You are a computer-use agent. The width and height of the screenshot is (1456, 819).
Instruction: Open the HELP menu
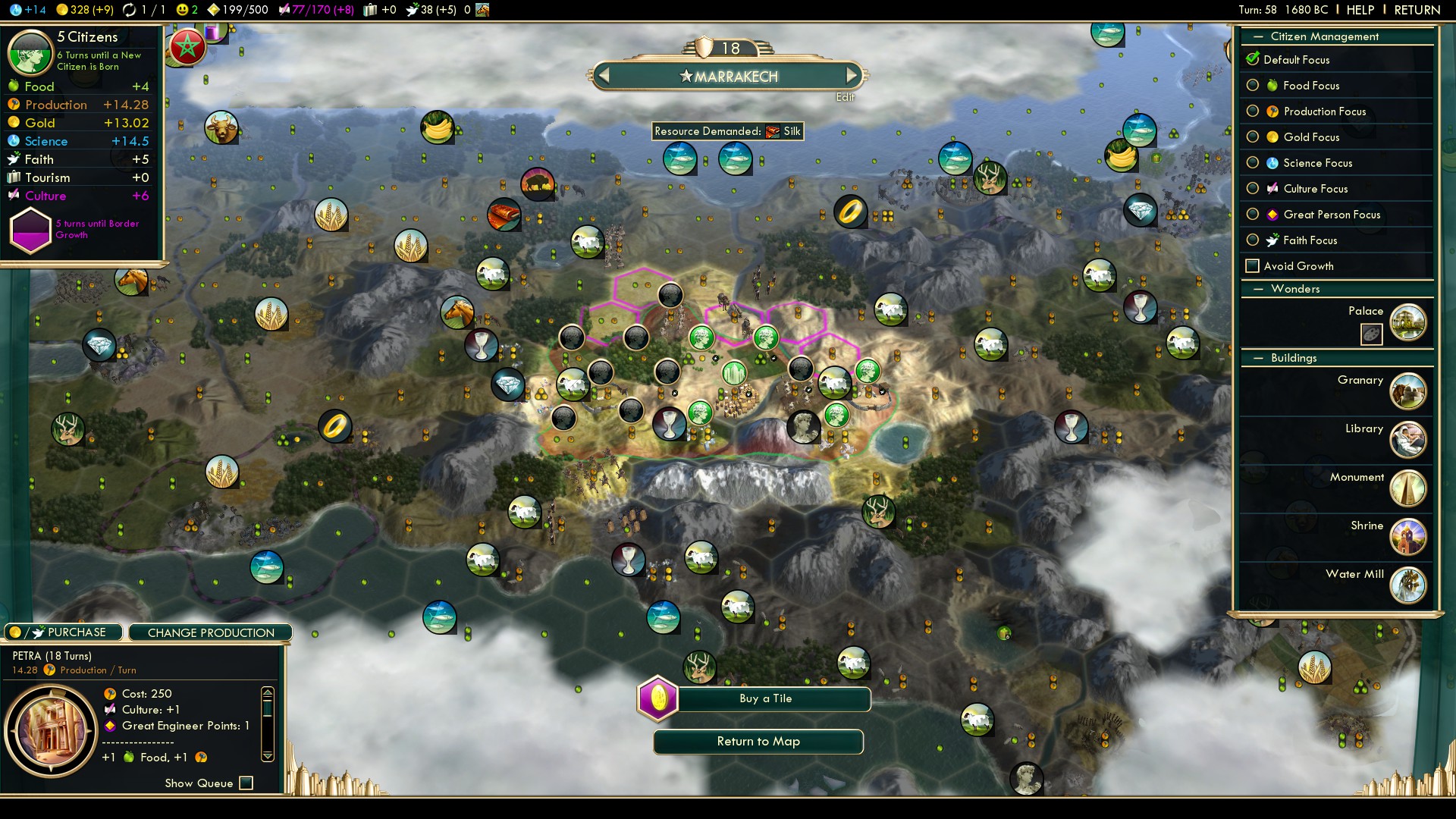click(x=1360, y=10)
